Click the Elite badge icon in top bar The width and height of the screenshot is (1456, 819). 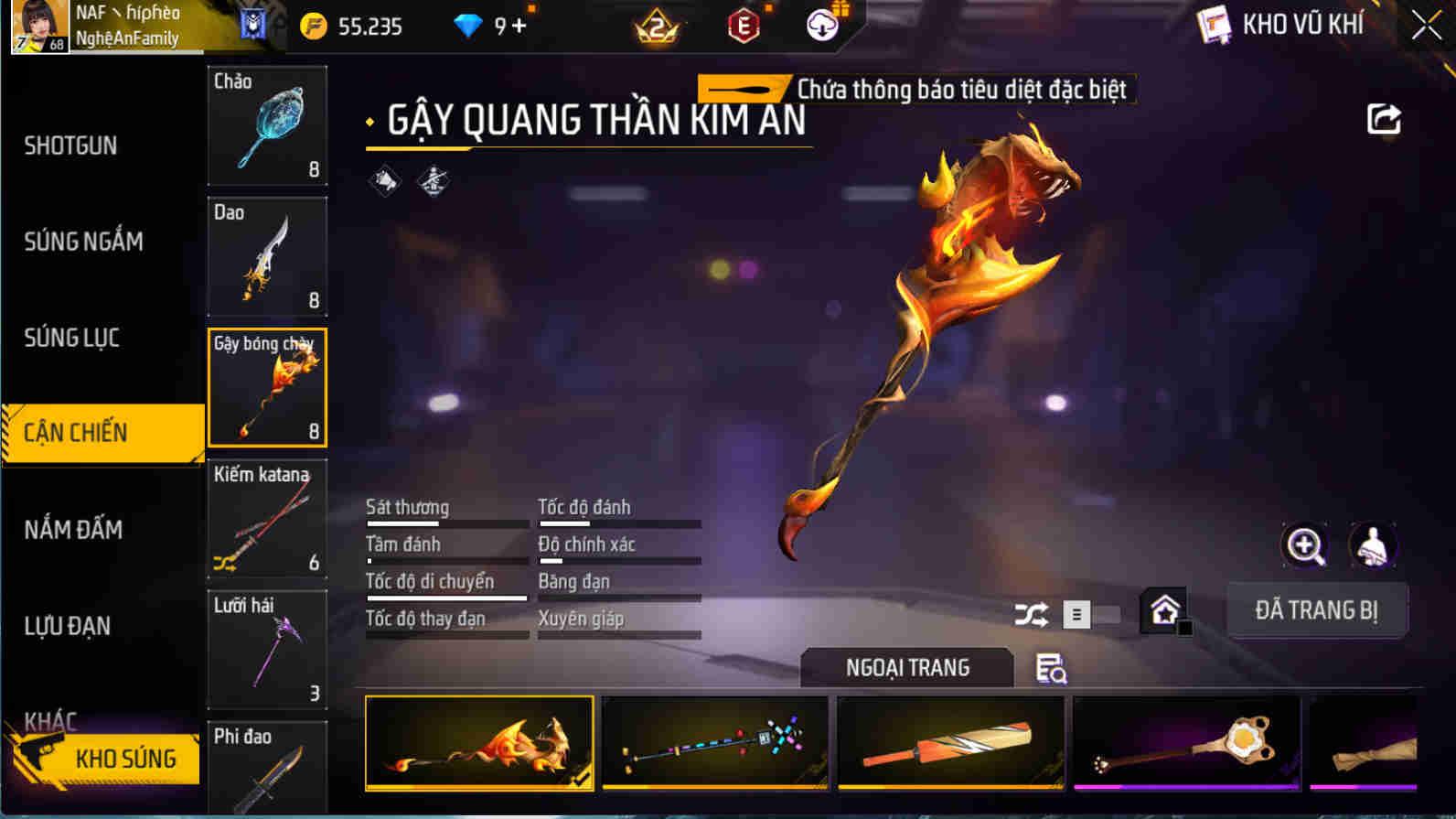(743, 26)
